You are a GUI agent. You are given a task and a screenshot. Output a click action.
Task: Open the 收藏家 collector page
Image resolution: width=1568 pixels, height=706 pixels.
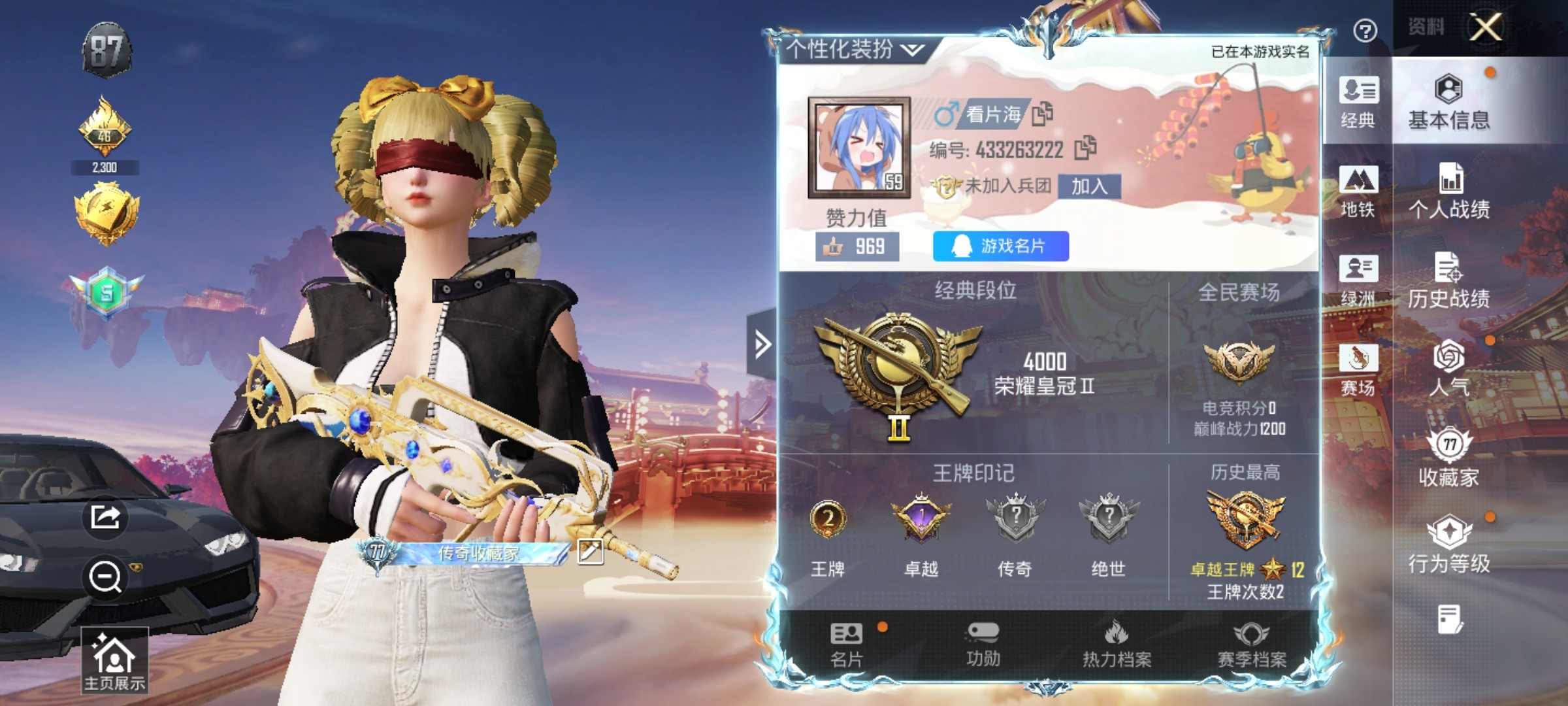[x=1448, y=458]
